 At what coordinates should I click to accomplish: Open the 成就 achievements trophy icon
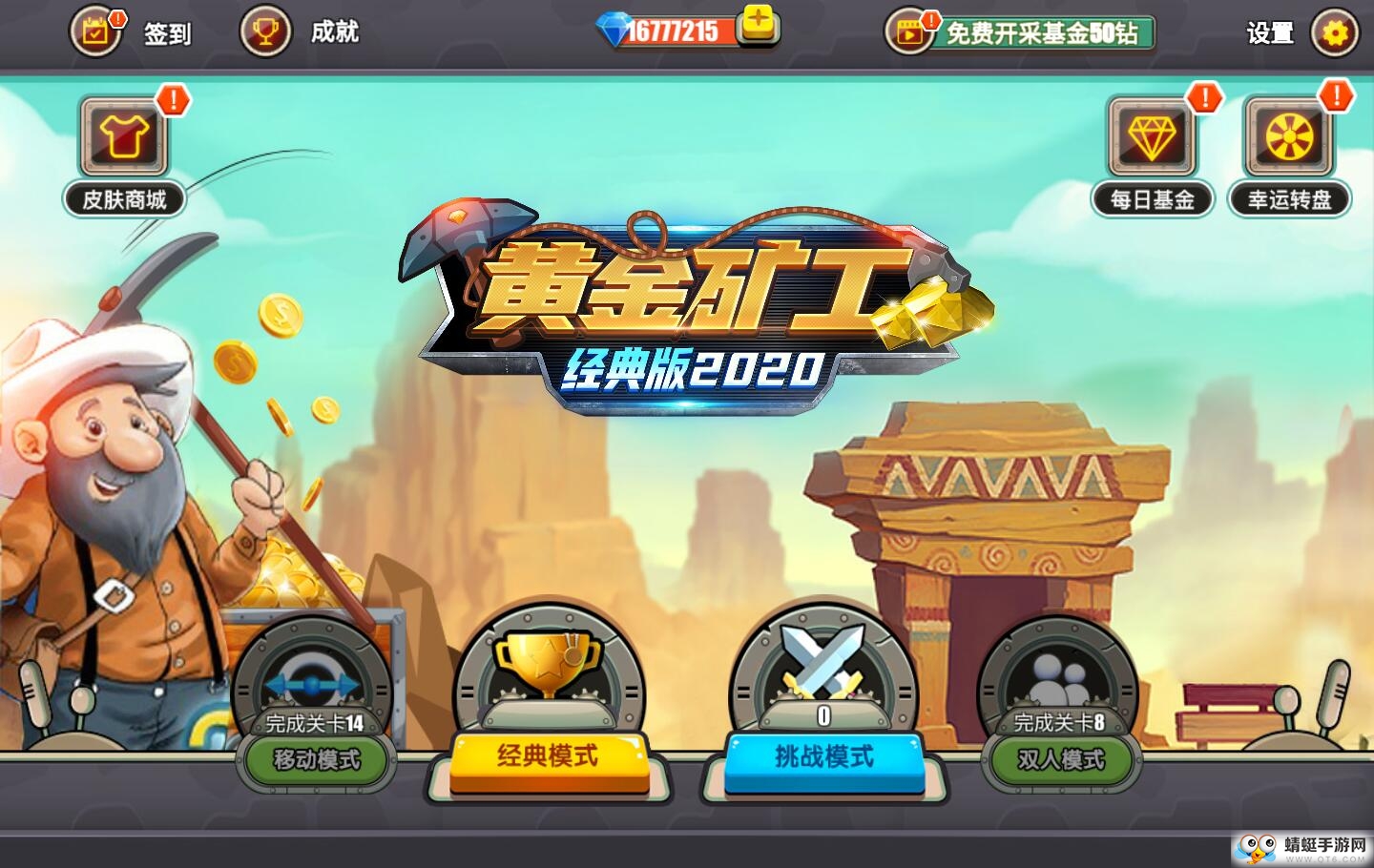[x=263, y=31]
